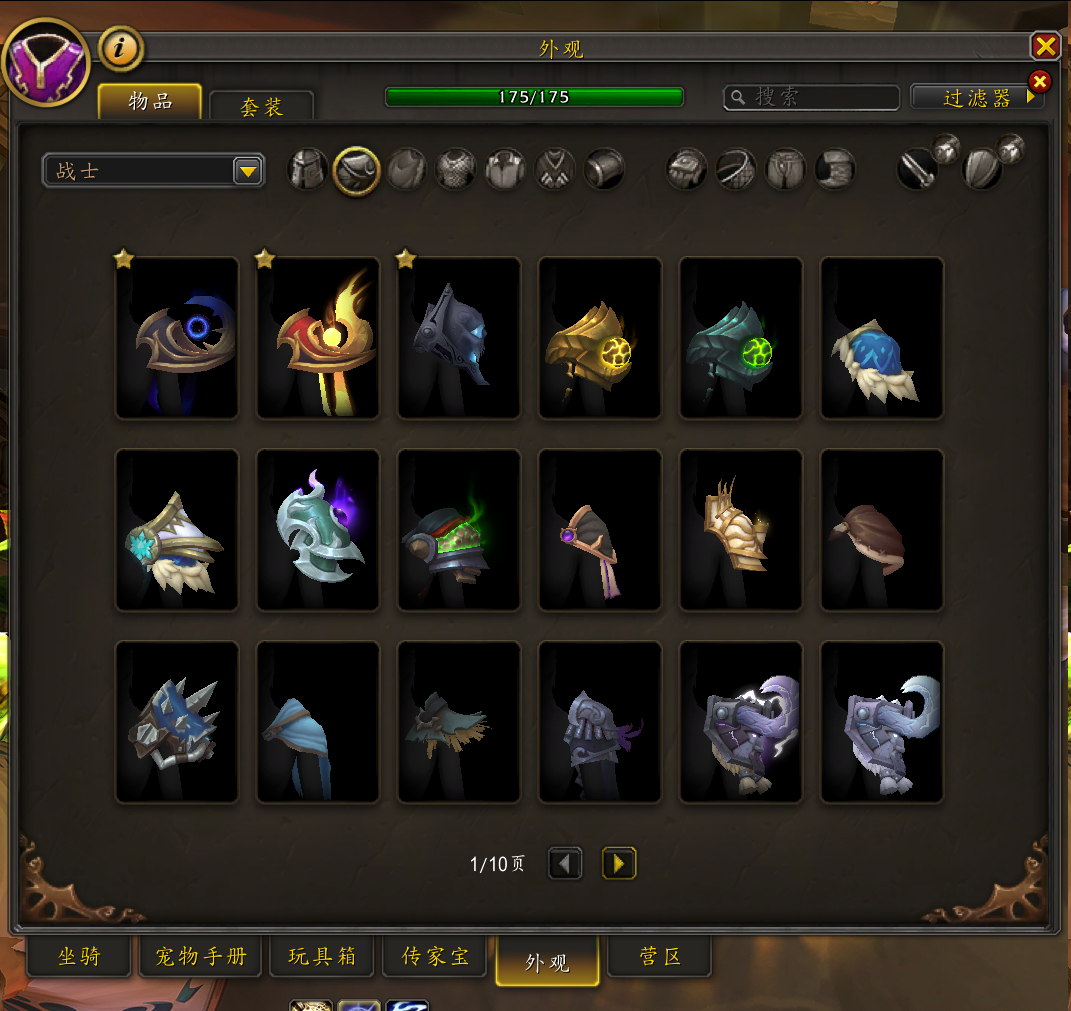Go to the next appearance page
This screenshot has width=1071, height=1011.
tap(619, 863)
